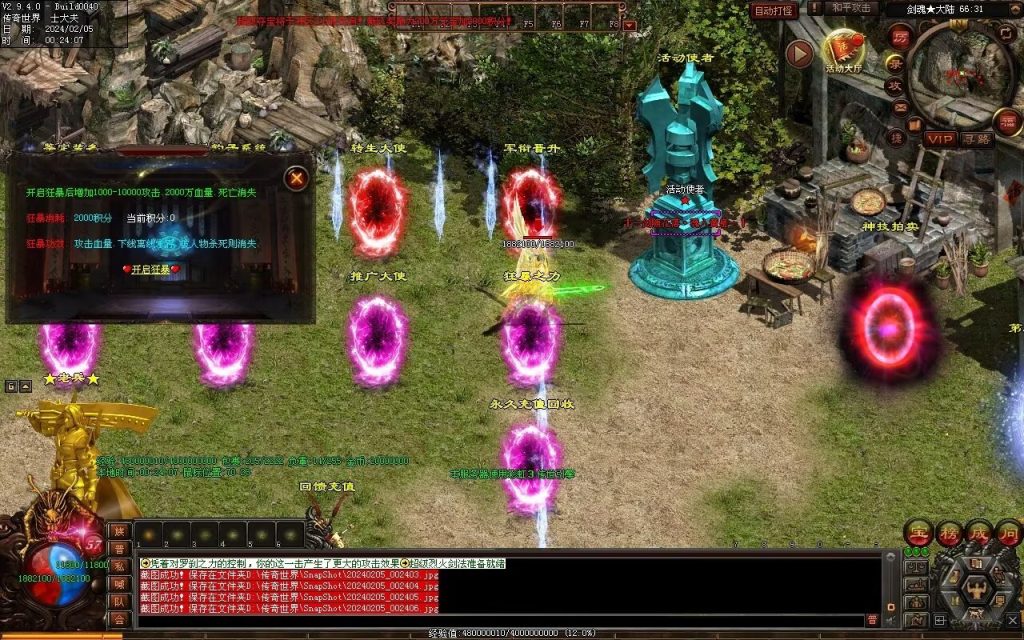Toggle 自动打怪 auto-fight

(x=773, y=11)
